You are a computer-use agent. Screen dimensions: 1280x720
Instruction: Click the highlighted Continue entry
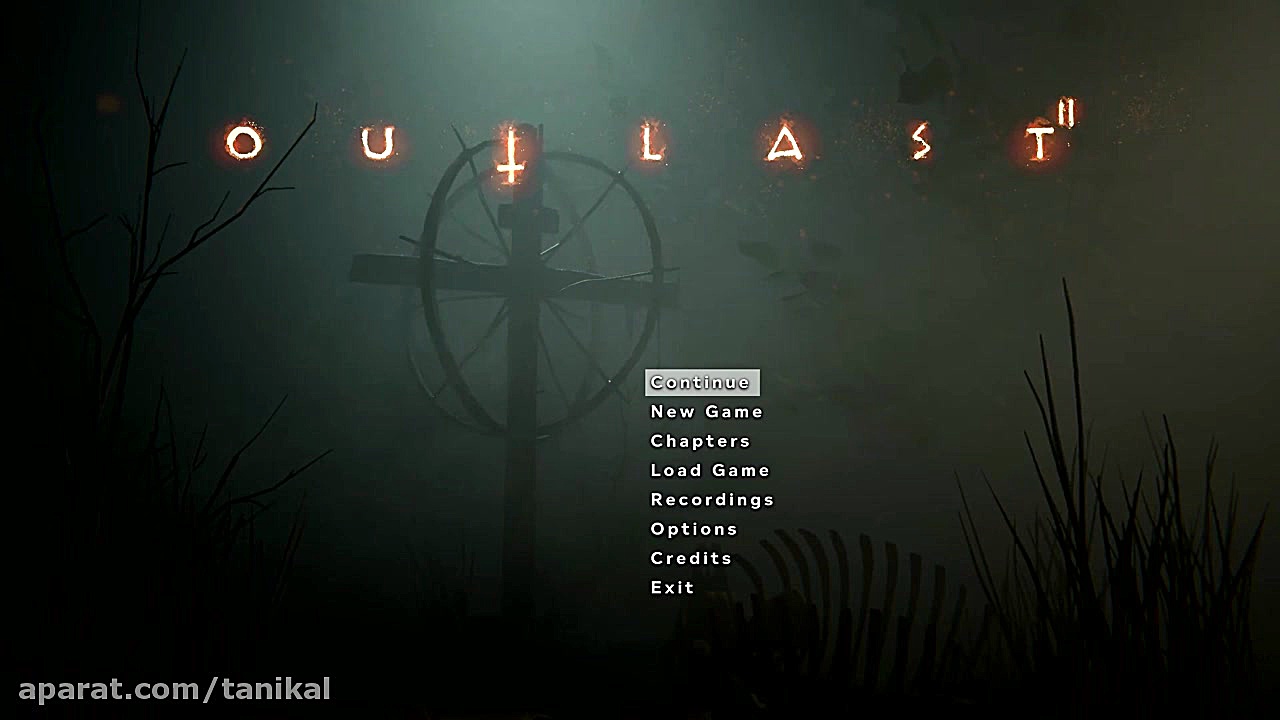tap(702, 382)
